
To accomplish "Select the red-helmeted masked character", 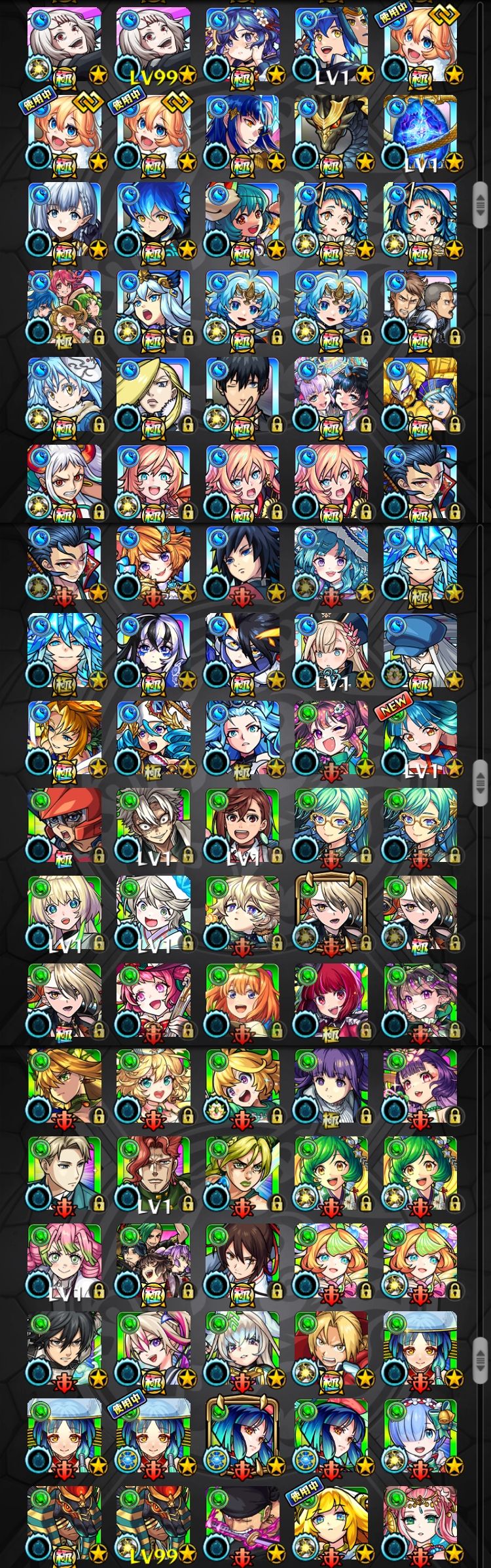I will point(64,825).
